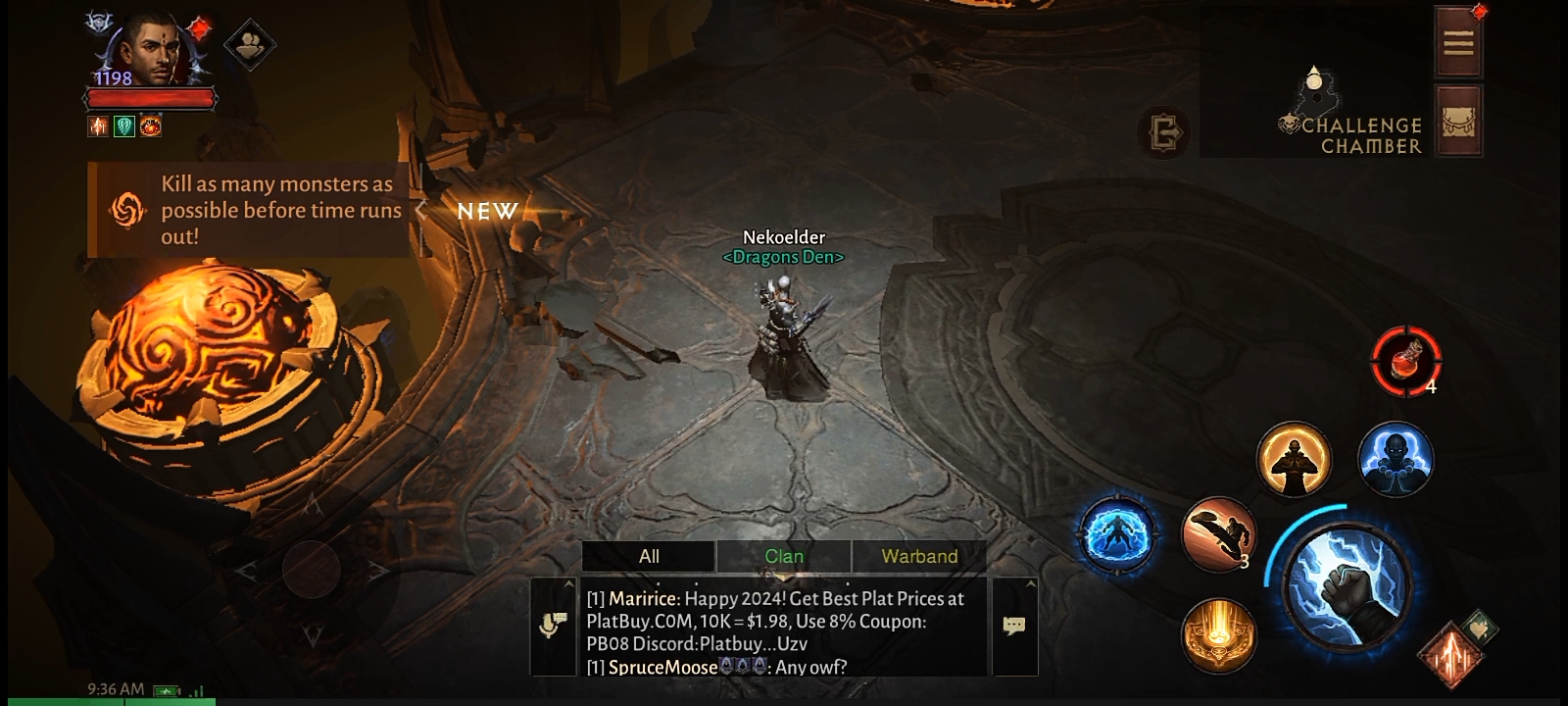The image size is (1568, 706).
Task: Open the party group icon
Action: 249,43
